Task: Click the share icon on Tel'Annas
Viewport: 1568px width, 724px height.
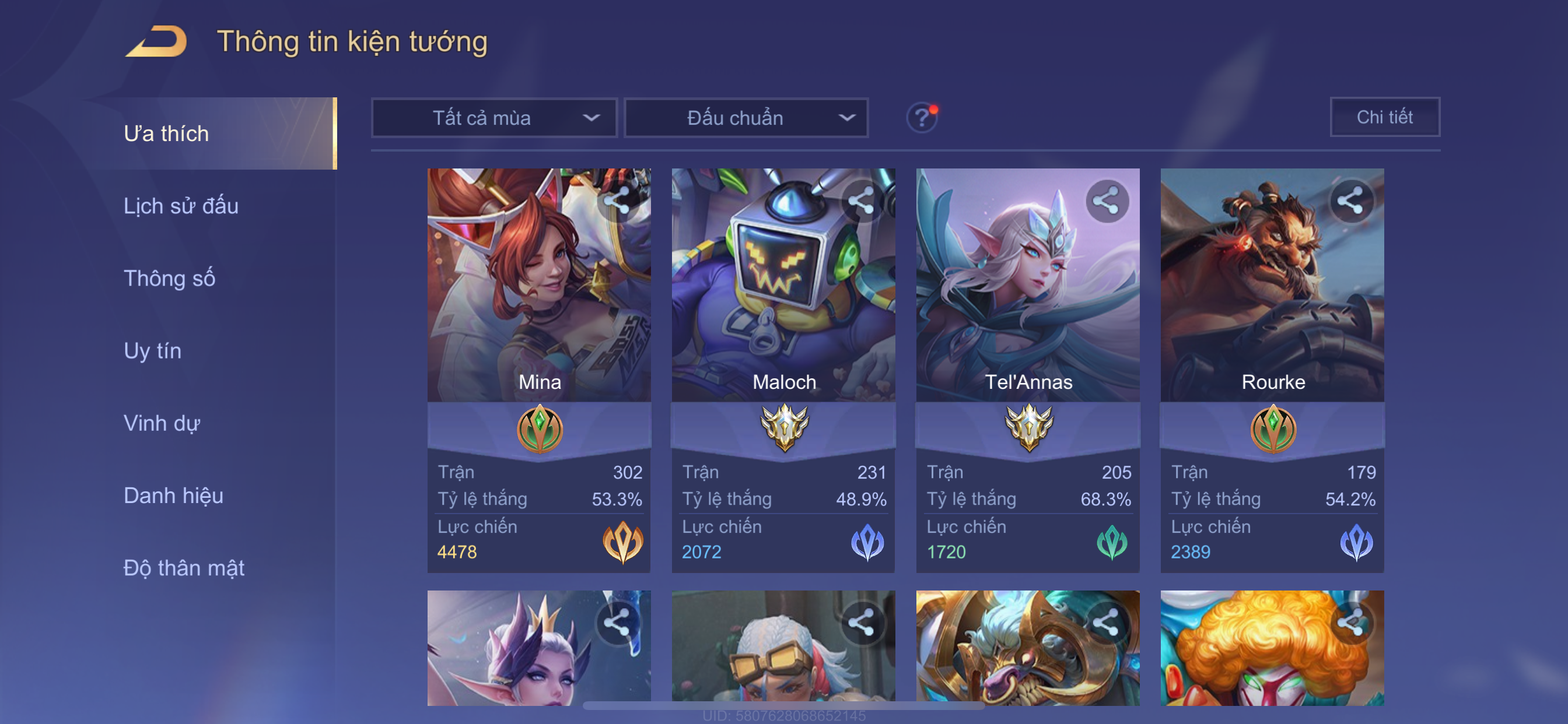Action: [x=1106, y=201]
